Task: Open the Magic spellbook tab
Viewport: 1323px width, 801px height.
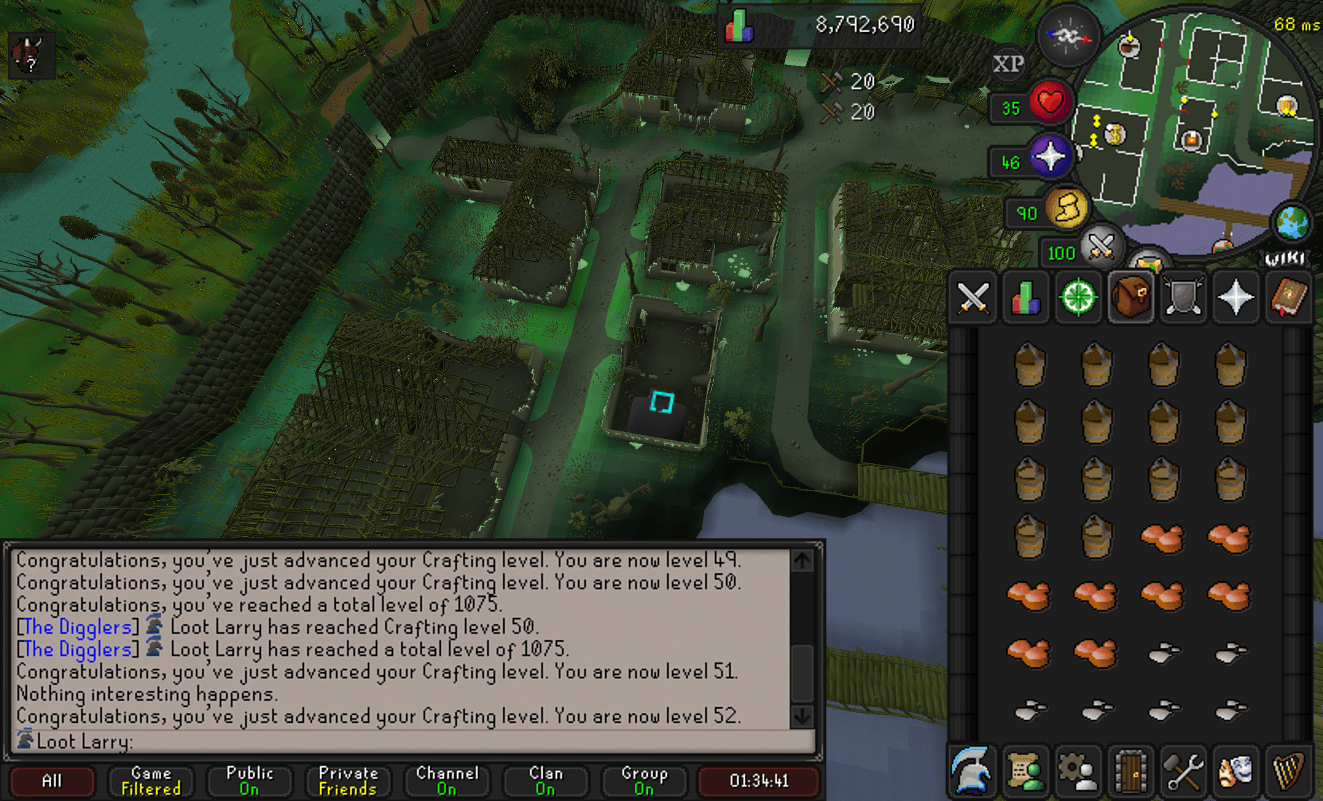Action: (x=1288, y=296)
